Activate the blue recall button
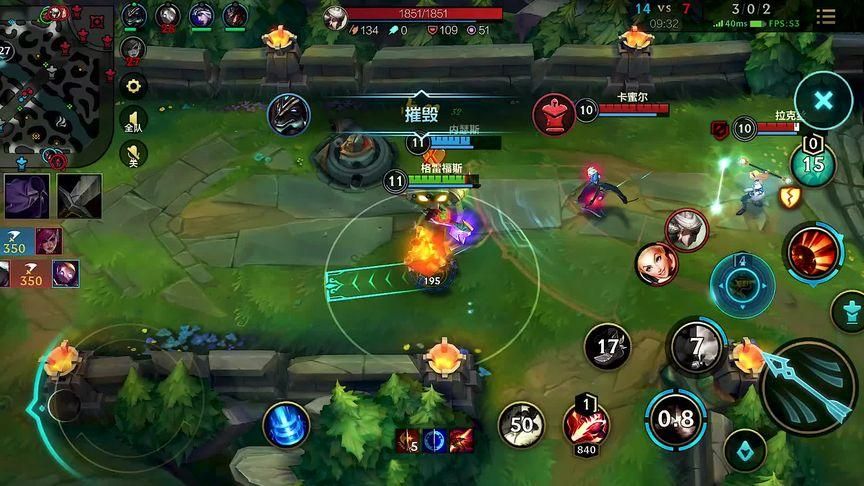This screenshot has width=864, height=486. click(286, 424)
